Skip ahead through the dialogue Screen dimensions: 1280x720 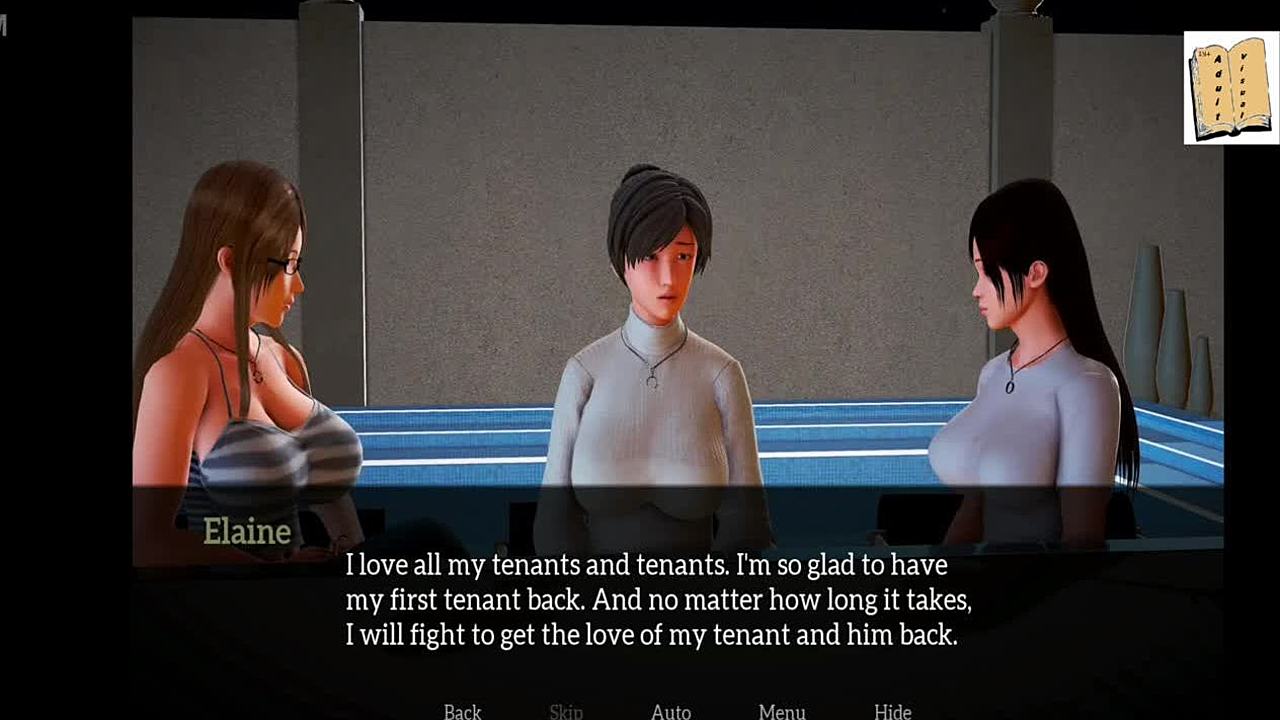(566, 711)
